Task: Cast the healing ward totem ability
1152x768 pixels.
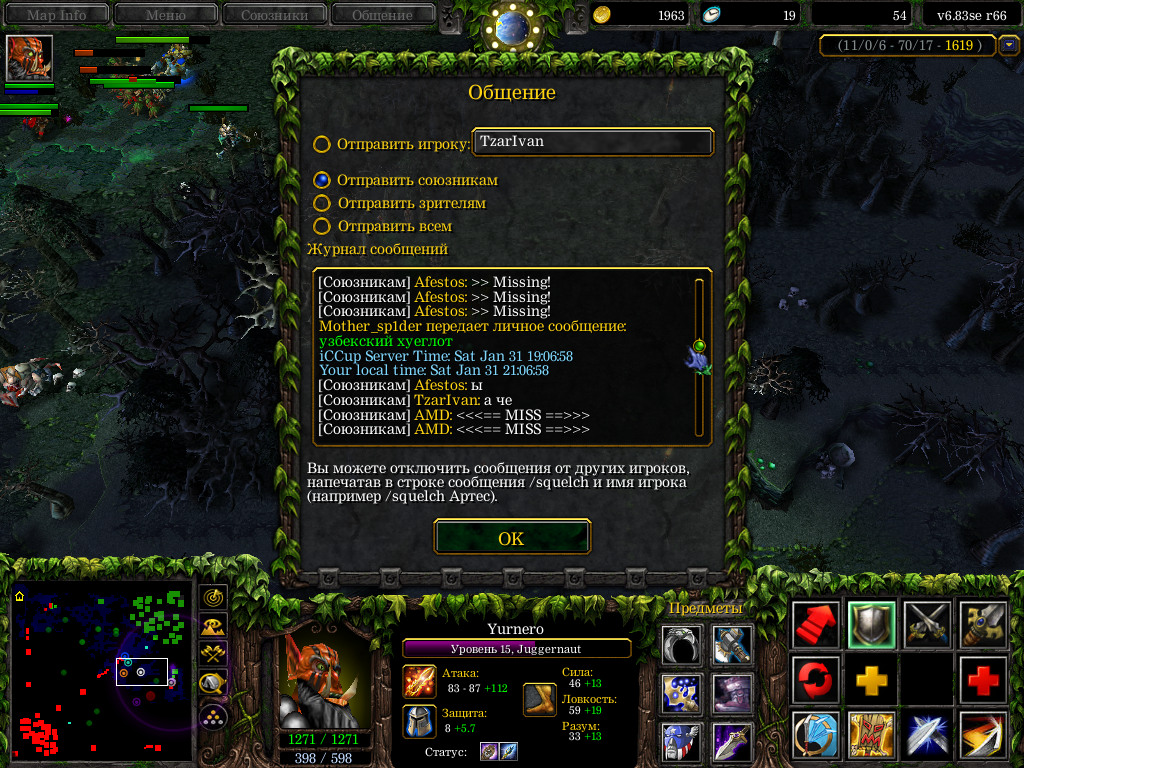Action: tap(871, 735)
